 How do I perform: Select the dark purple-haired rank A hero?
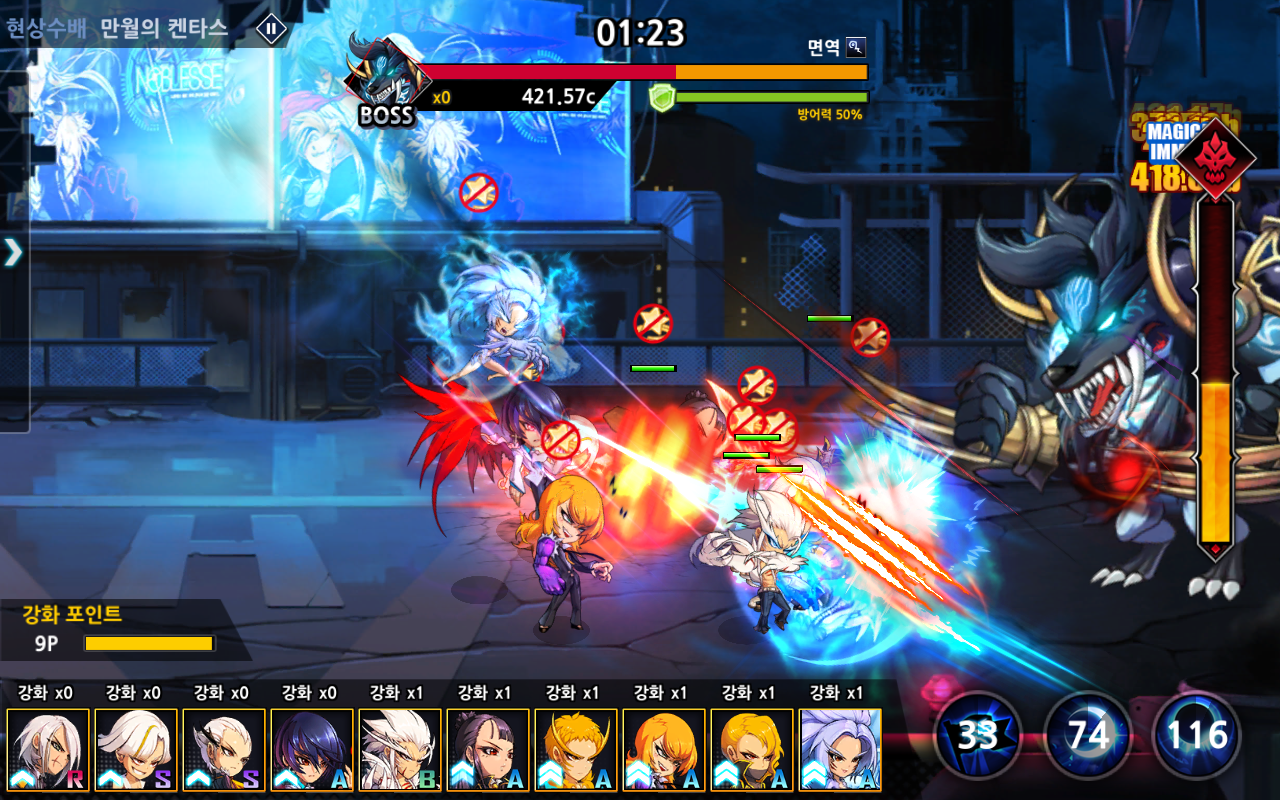point(312,750)
